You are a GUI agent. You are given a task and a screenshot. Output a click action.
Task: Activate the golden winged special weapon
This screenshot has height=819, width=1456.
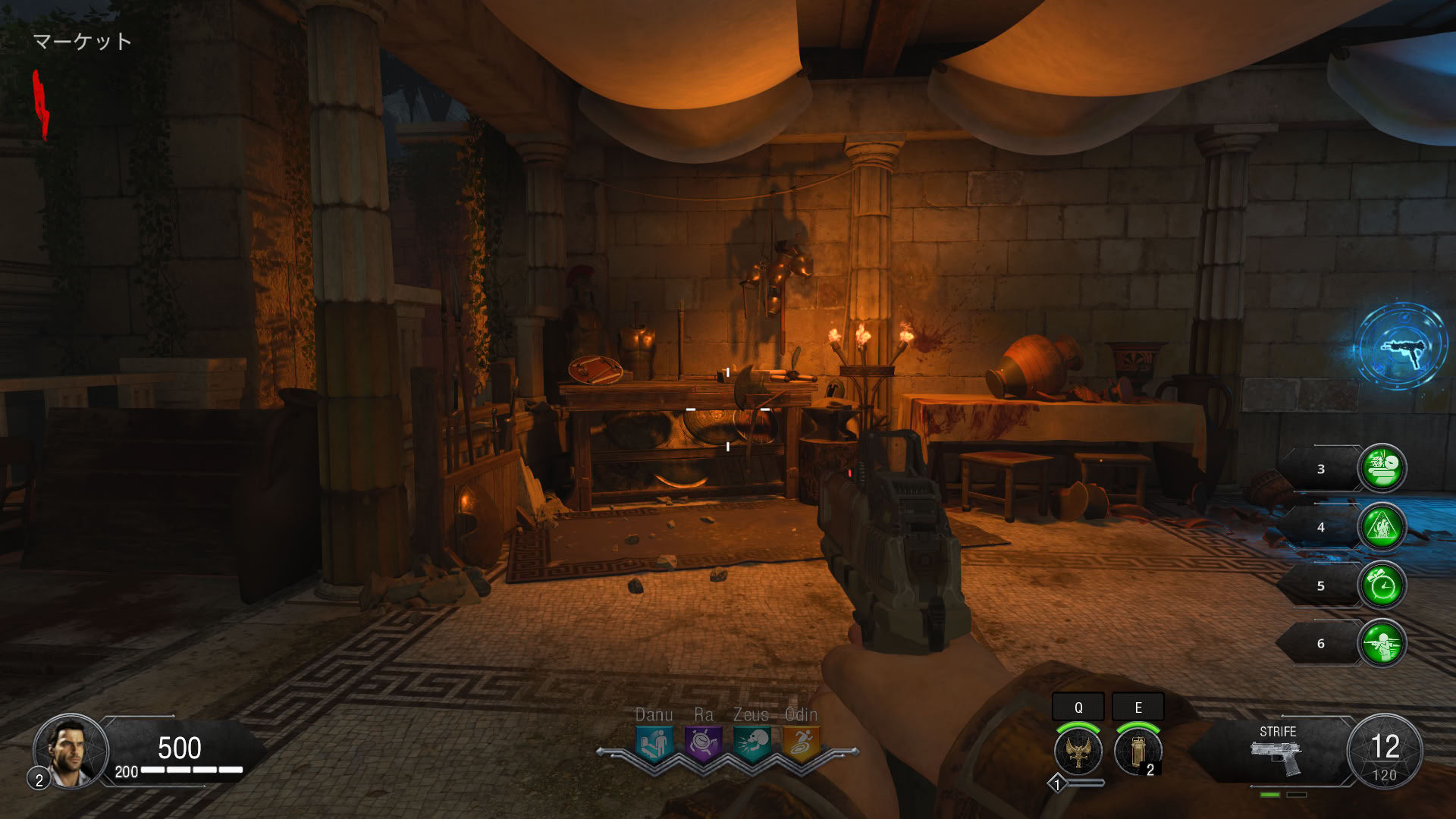1078,751
